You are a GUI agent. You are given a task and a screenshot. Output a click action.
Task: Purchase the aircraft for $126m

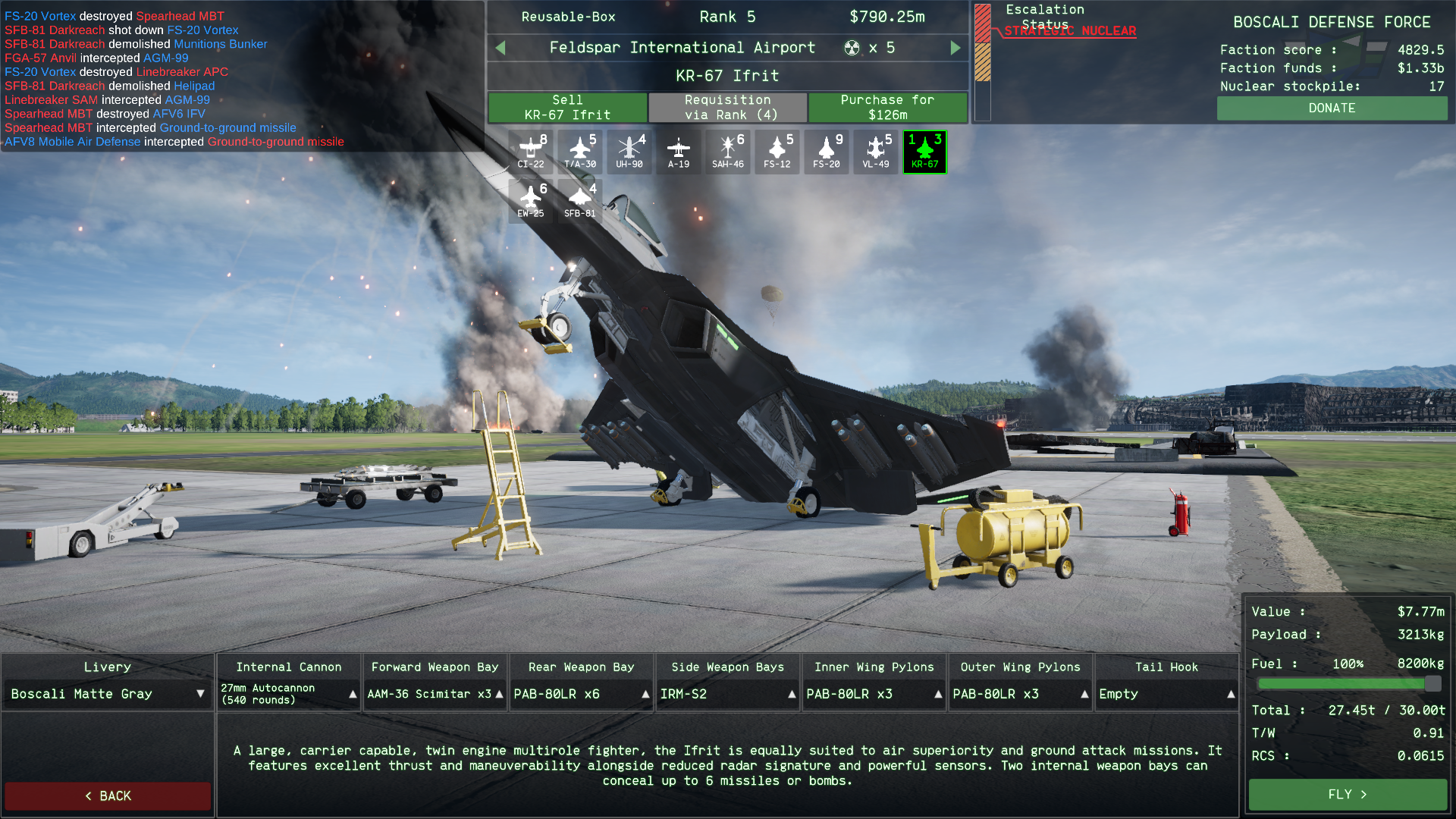click(x=887, y=108)
